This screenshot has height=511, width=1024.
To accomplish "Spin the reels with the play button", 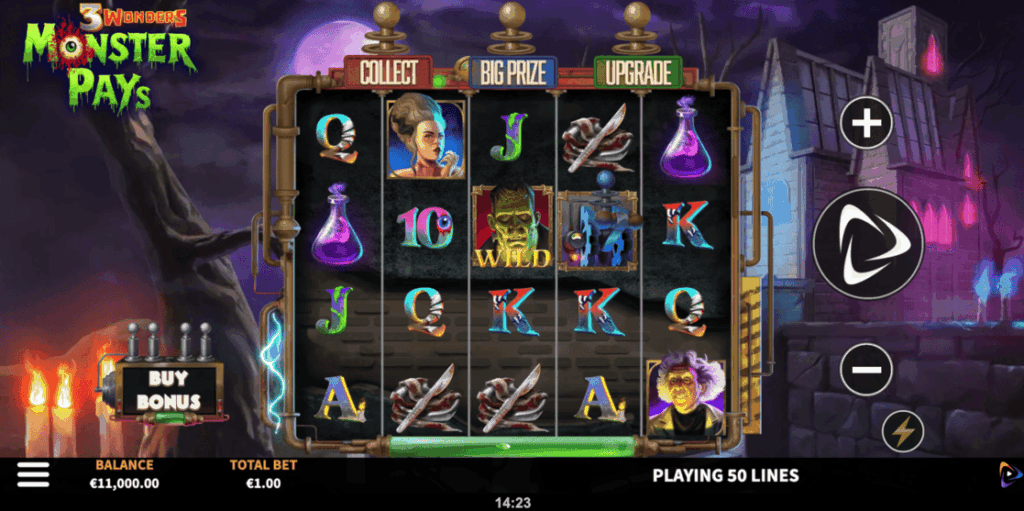I will click(x=866, y=244).
